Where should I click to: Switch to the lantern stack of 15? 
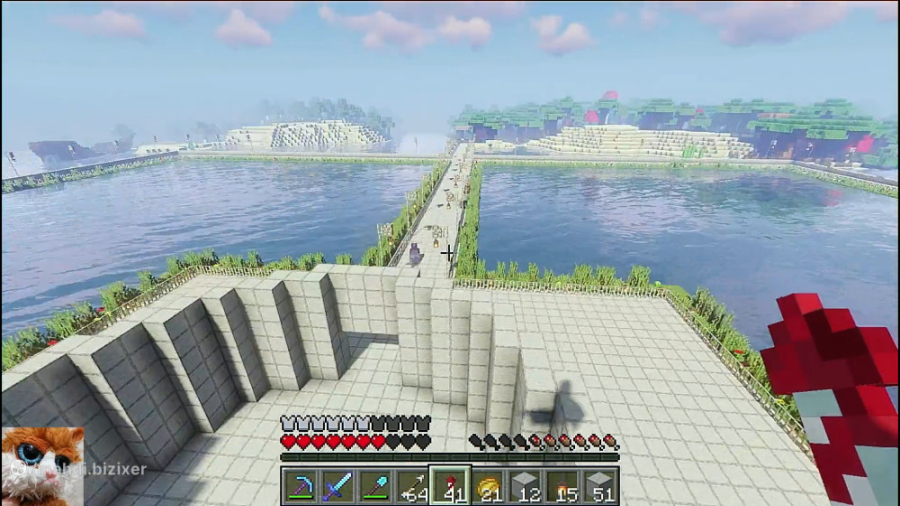click(x=561, y=486)
